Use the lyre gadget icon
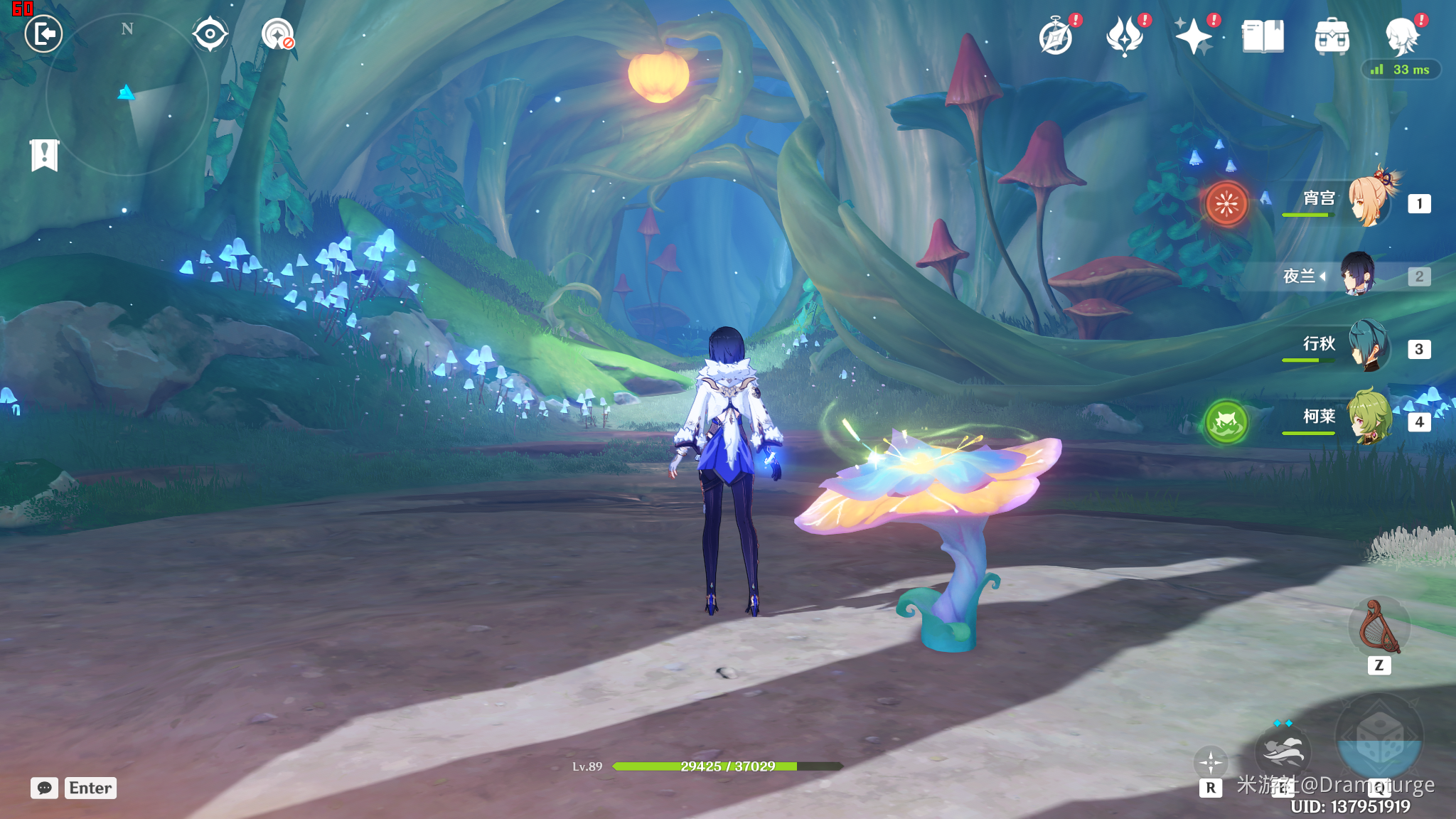 pos(1379,627)
